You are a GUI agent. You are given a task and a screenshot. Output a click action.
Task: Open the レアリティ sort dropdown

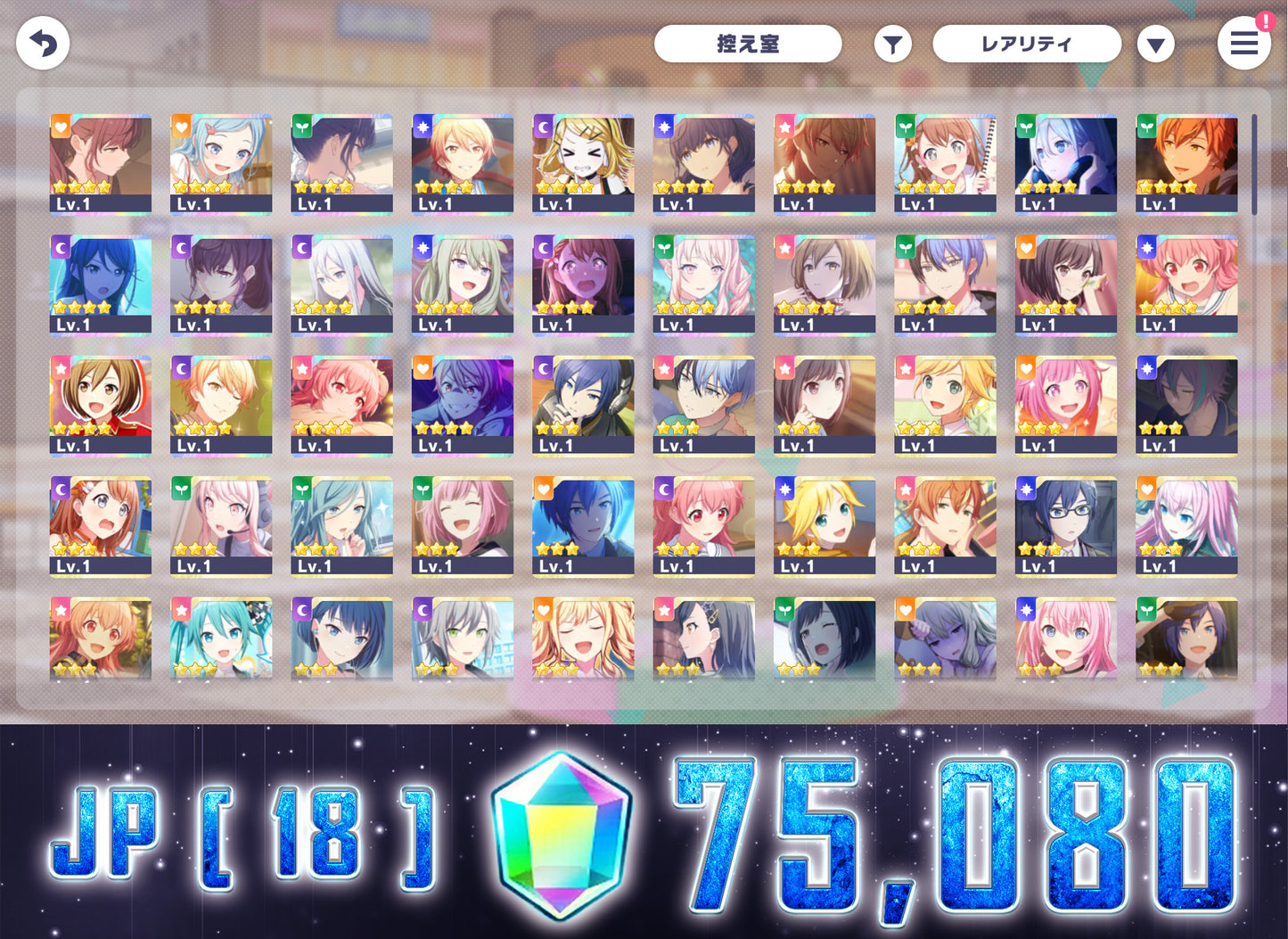click(x=1026, y=43)
